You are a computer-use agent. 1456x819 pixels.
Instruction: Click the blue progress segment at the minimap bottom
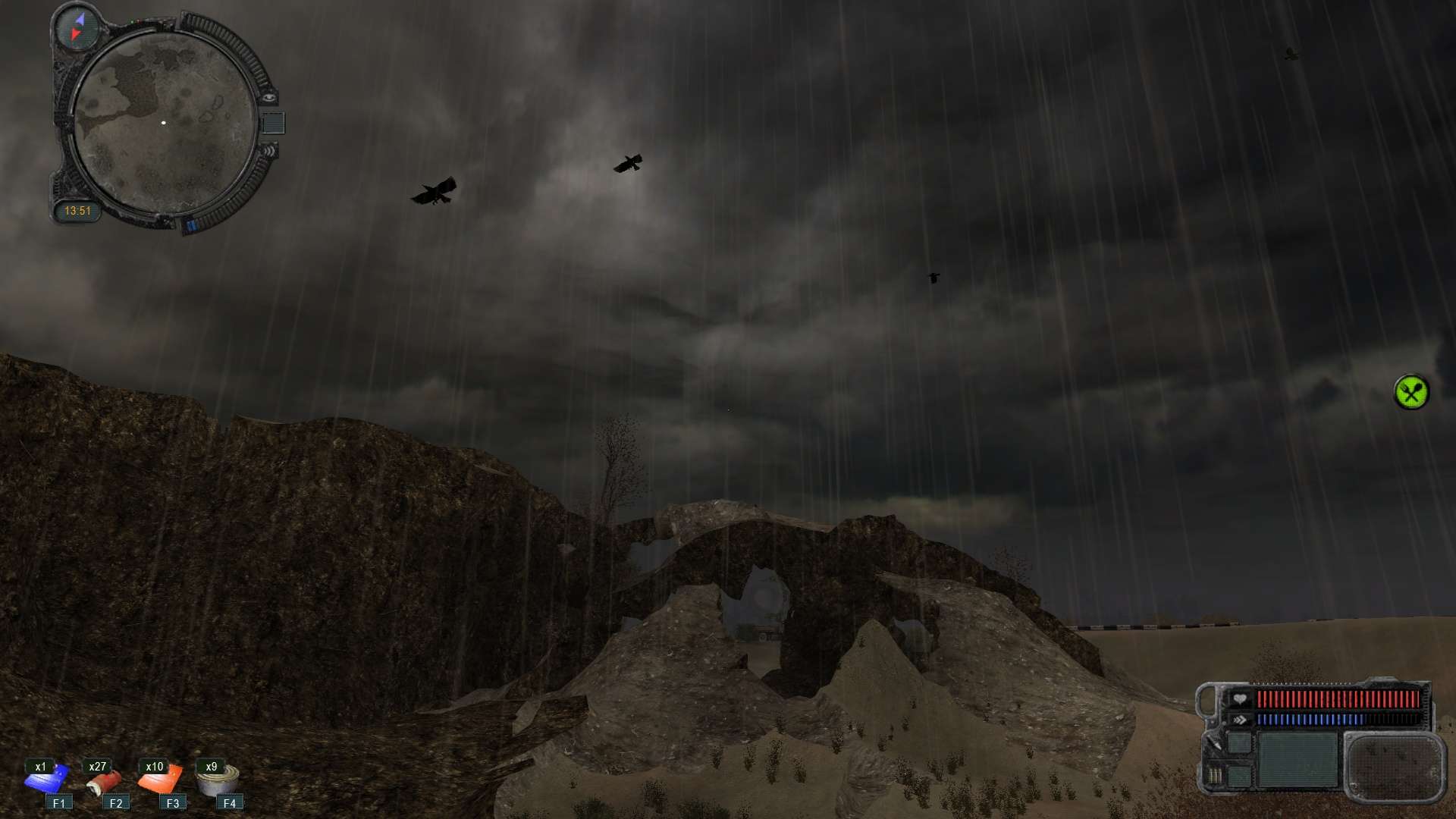(x=192, y=224)
